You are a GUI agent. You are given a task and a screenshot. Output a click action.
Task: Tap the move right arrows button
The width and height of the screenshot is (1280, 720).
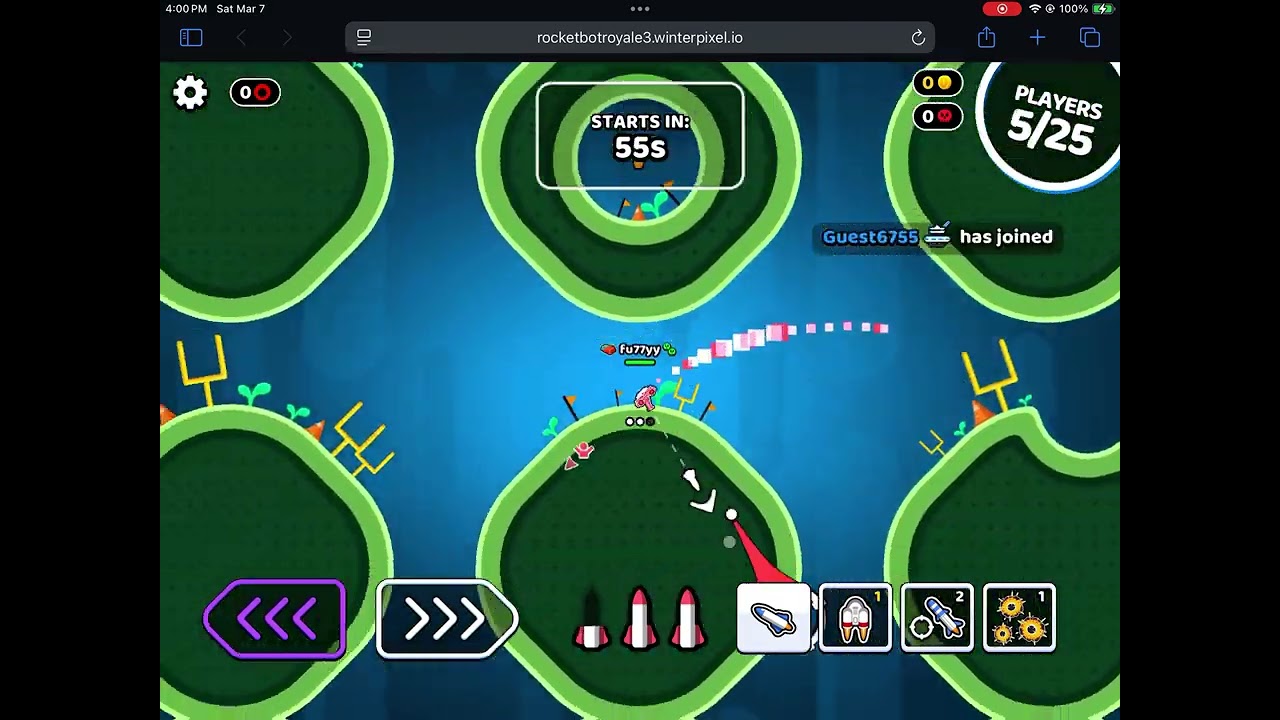(447, 620)
